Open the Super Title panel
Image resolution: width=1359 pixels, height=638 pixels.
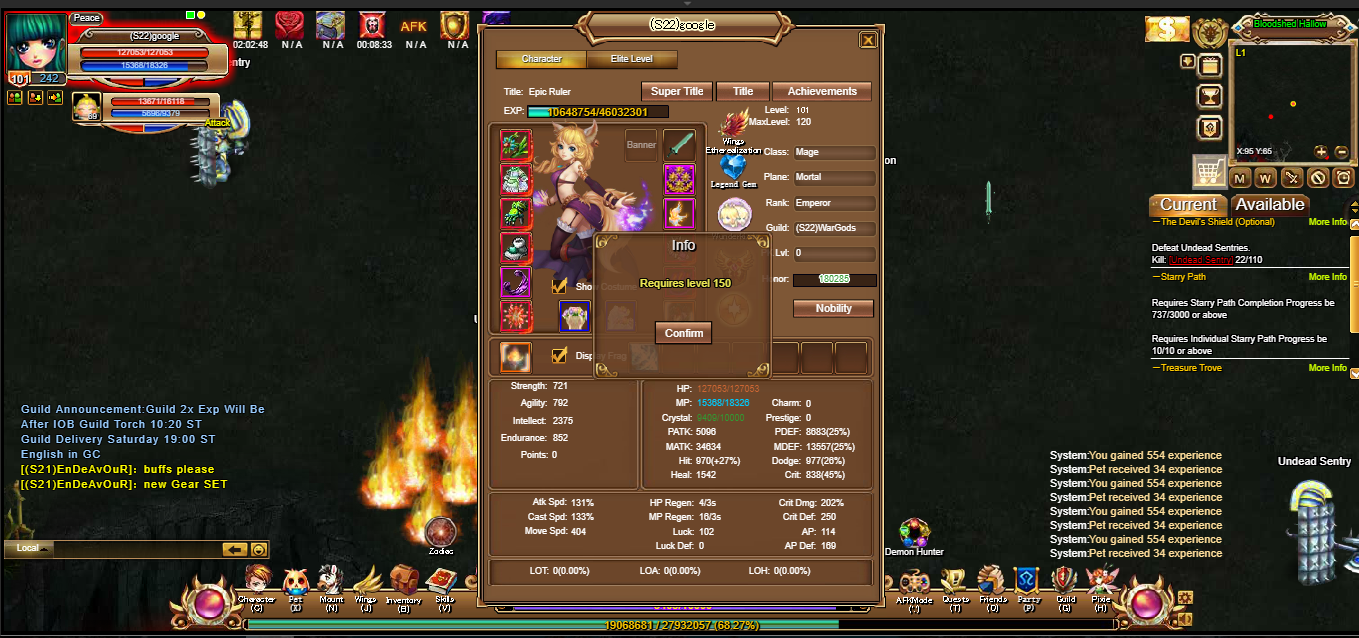(x=677, y=91)
